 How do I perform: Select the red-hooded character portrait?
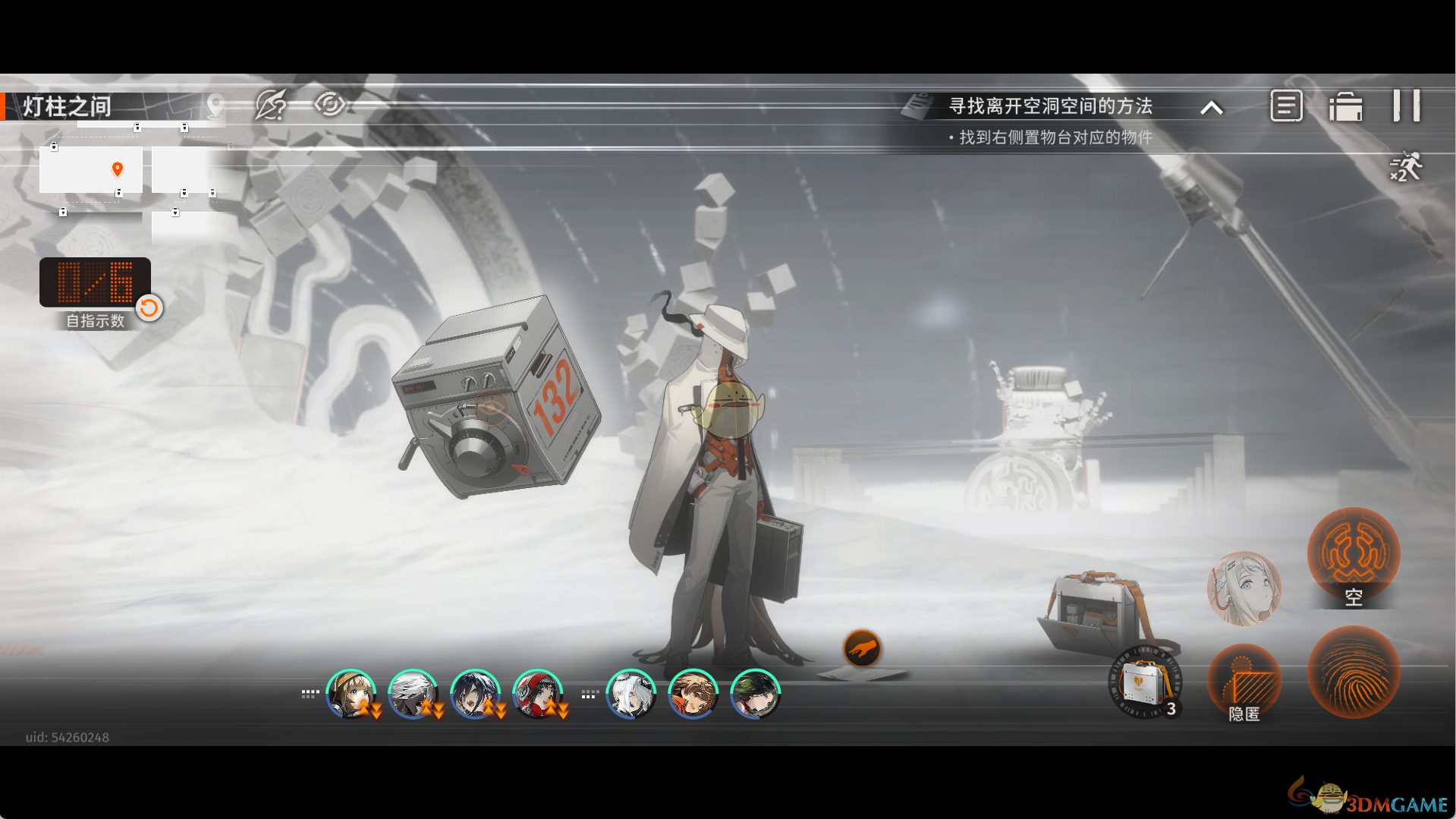[537, 694]
